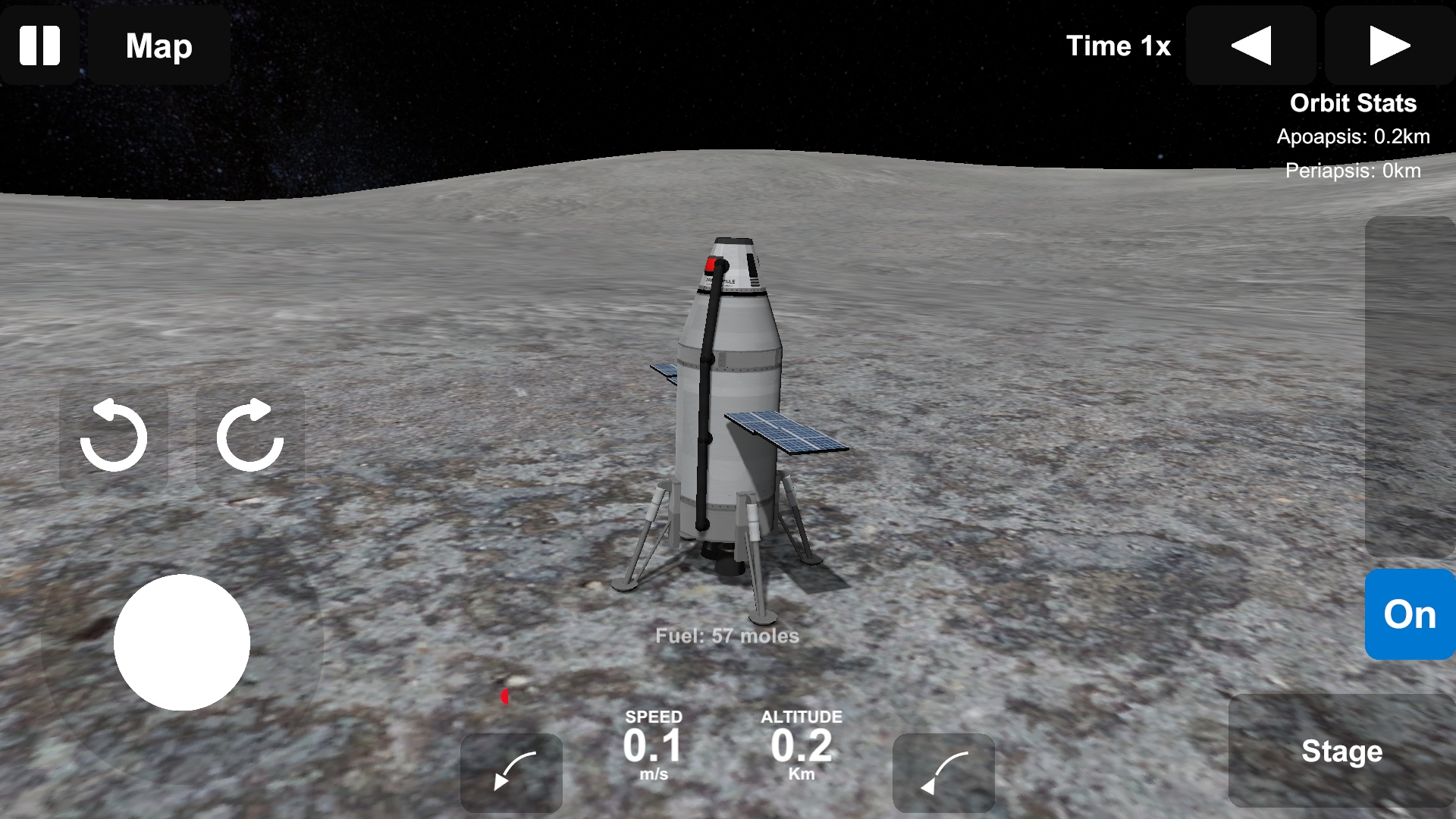Select the curved arrow button left of Speed
The width and height of the screenshot is (1456, 819).
[512, 772]
